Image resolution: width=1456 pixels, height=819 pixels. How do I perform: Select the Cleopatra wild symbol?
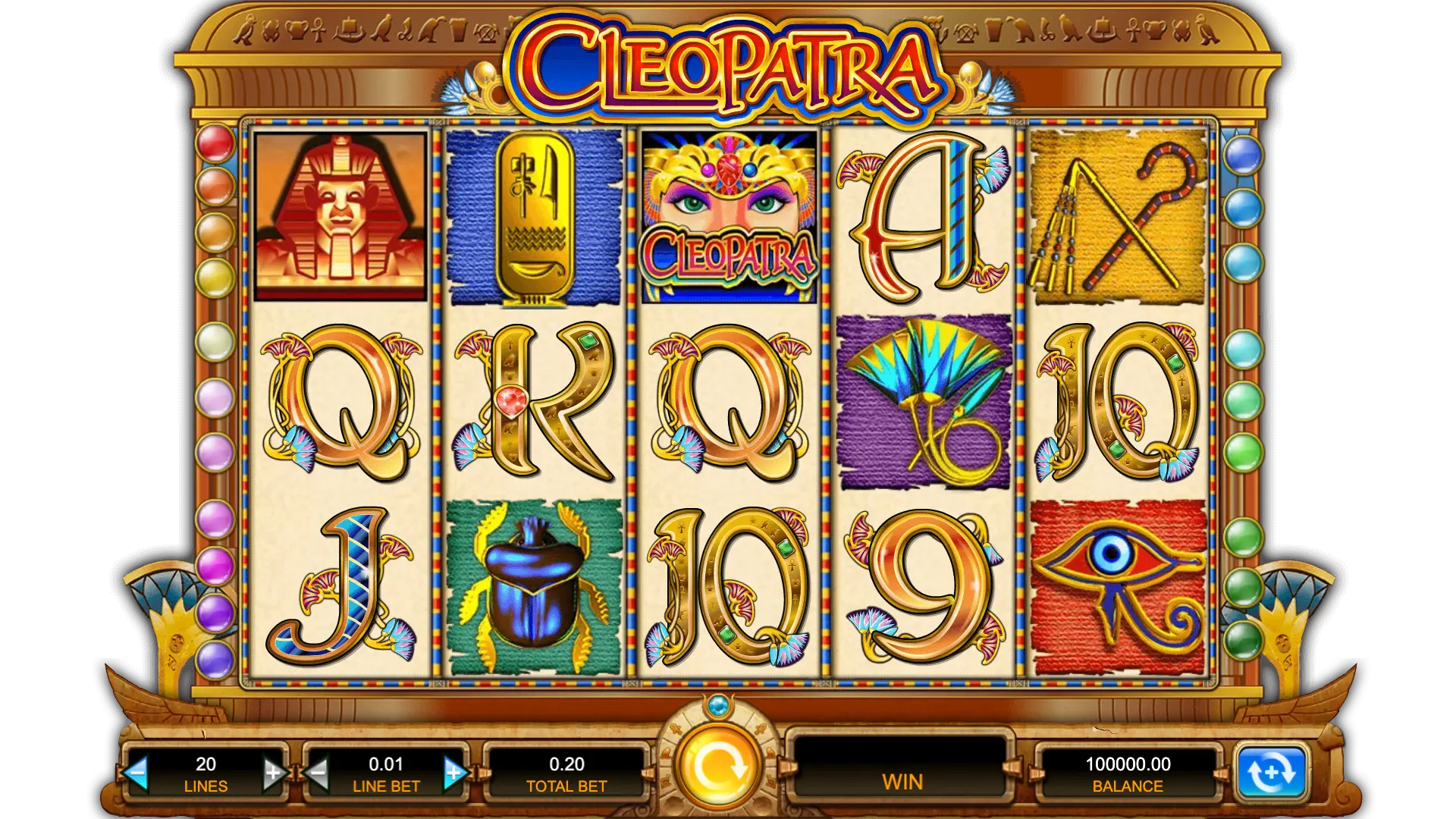click(728, 215)
